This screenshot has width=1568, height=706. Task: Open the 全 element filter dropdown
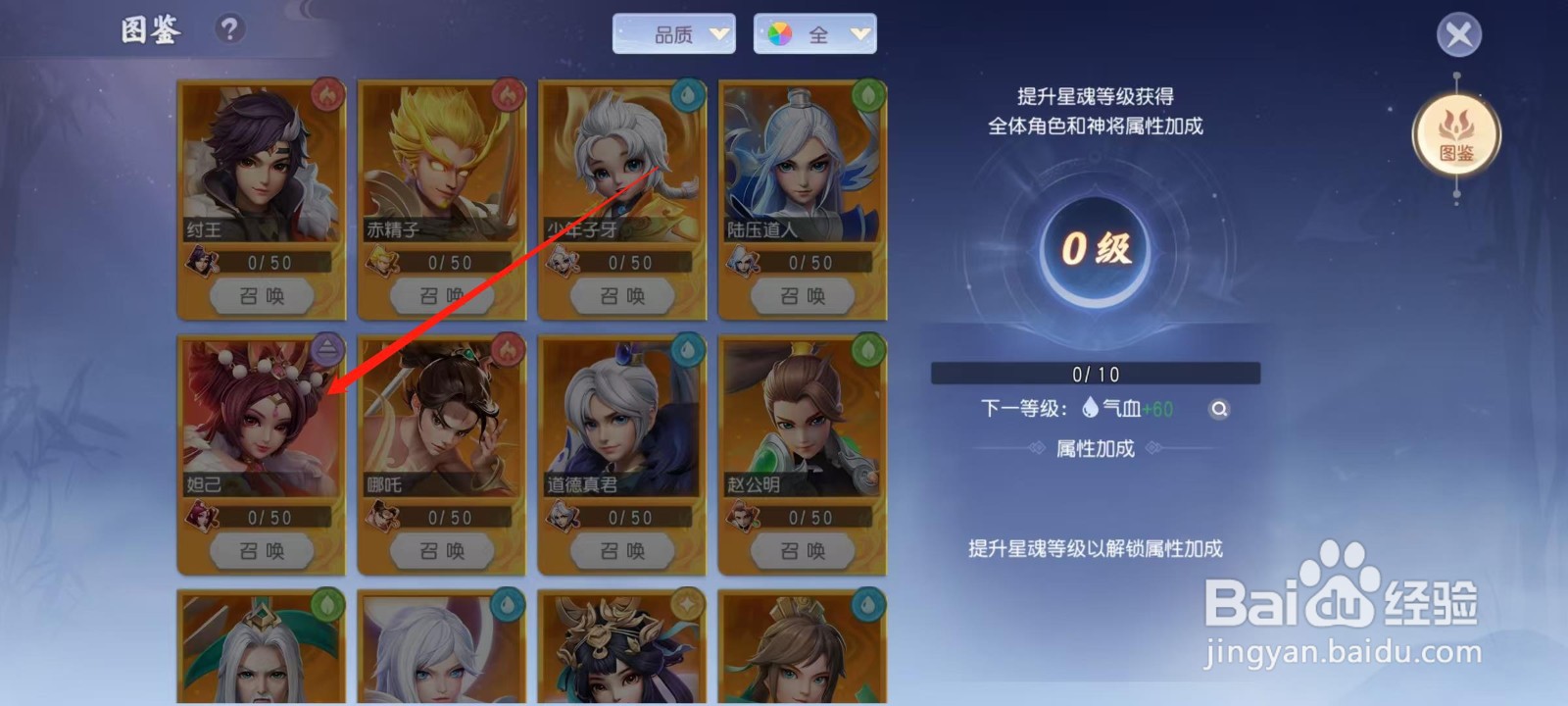[815, 33]
